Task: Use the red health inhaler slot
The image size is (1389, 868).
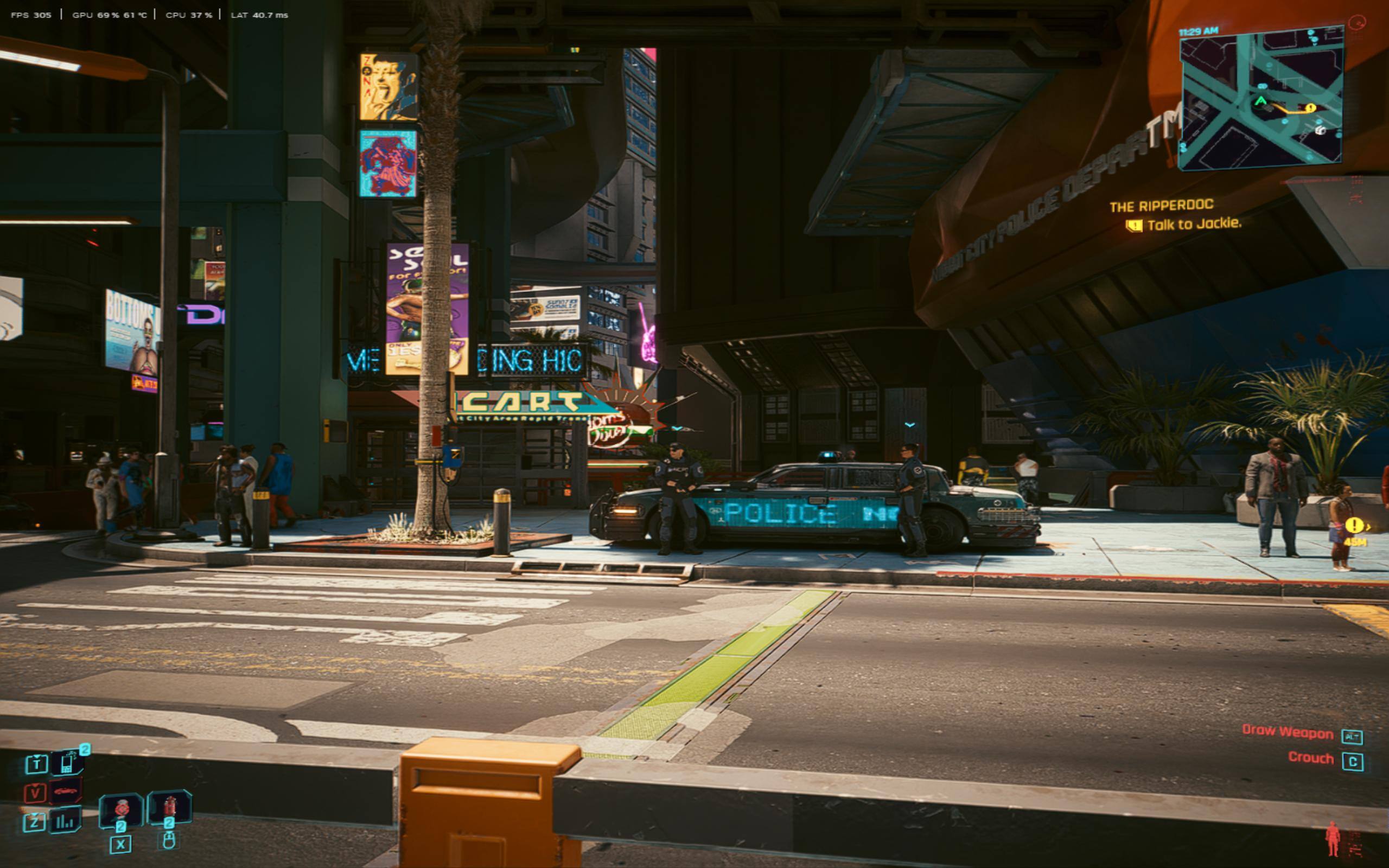Action: pyautogui.click(x=169, y=806)
